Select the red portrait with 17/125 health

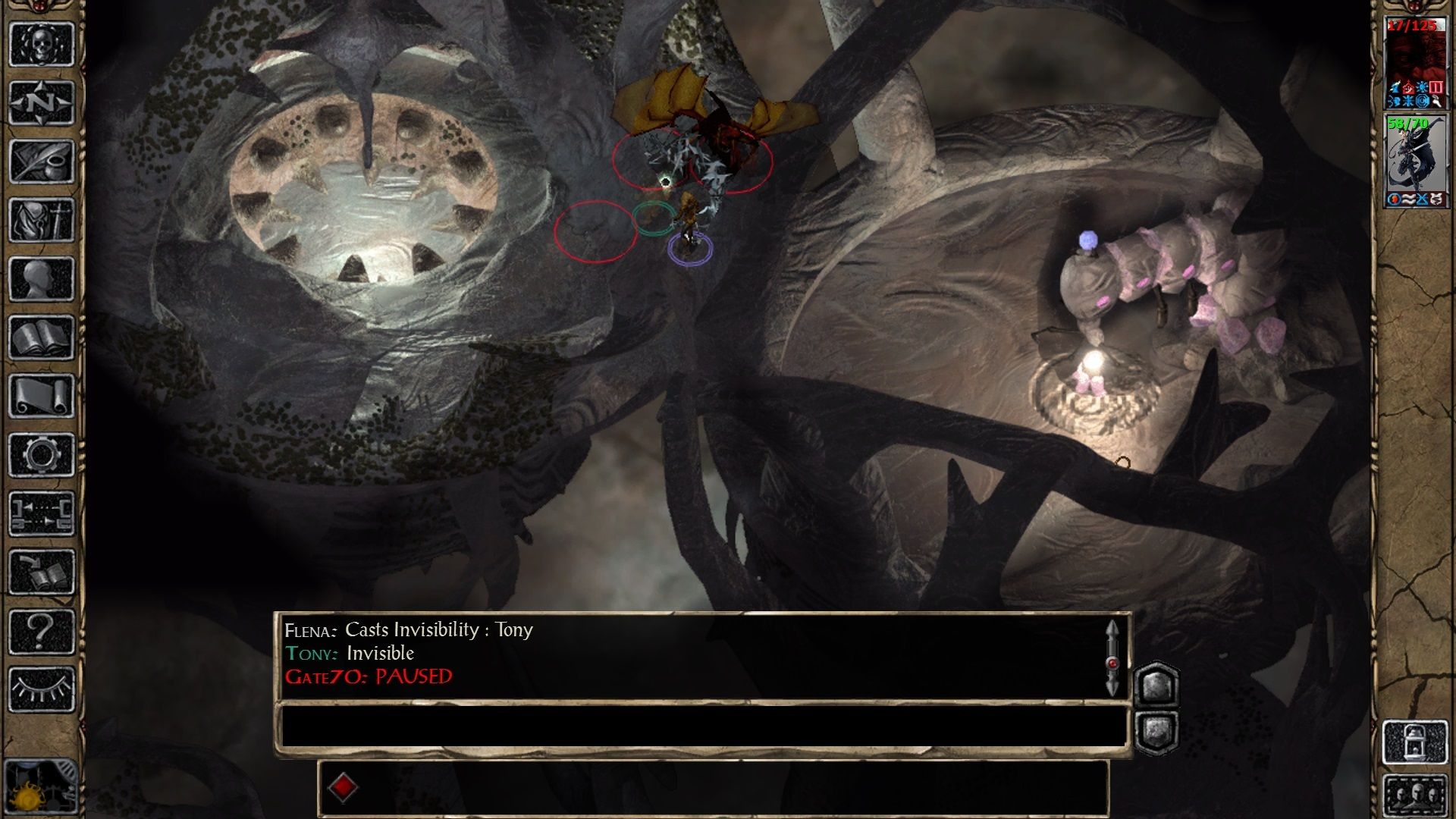[1416, 66]
